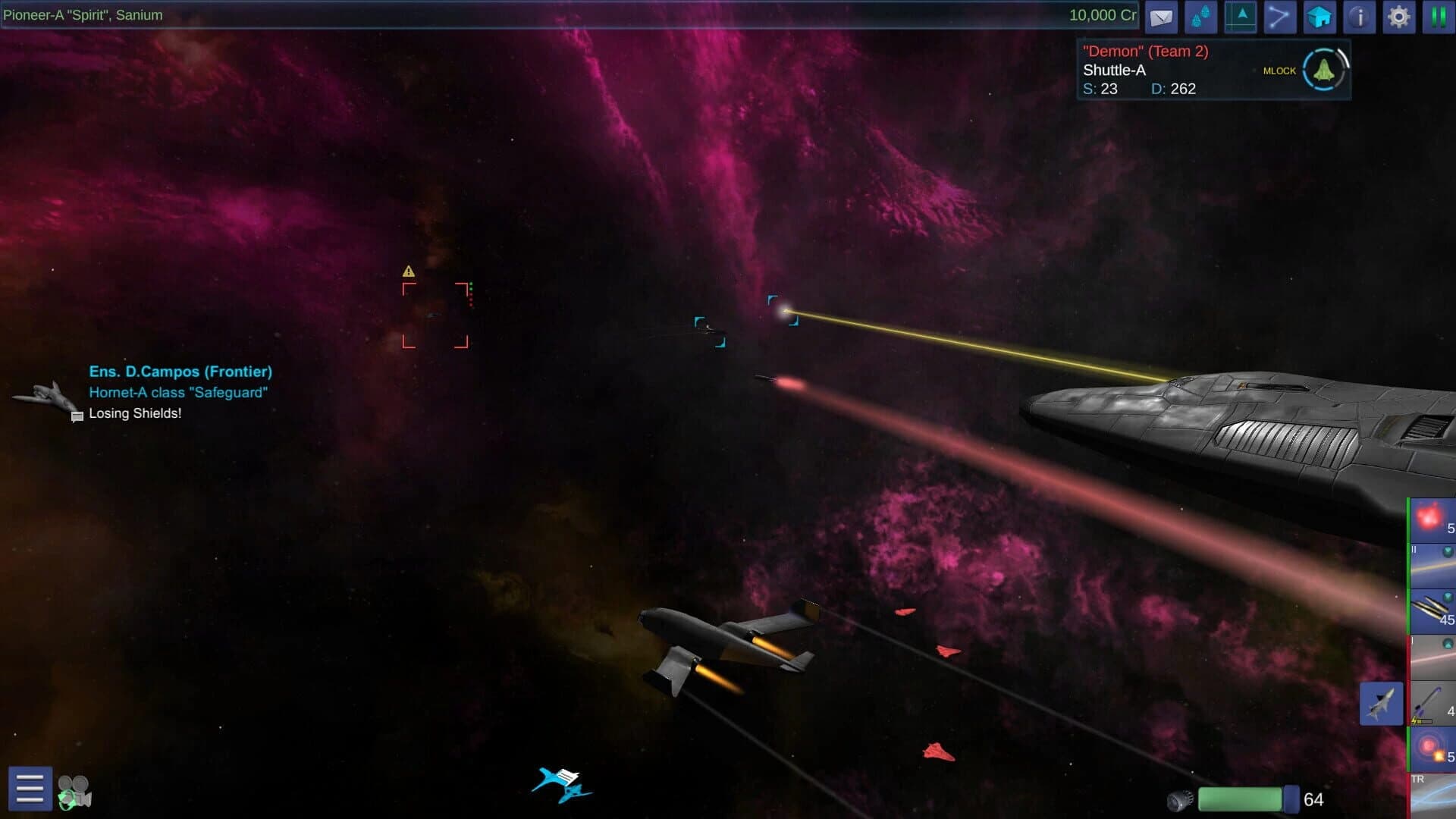The height and width of the screenshot is (819, 1456).
Task: Open the messages inbox icon
Action: (1161, 17)
